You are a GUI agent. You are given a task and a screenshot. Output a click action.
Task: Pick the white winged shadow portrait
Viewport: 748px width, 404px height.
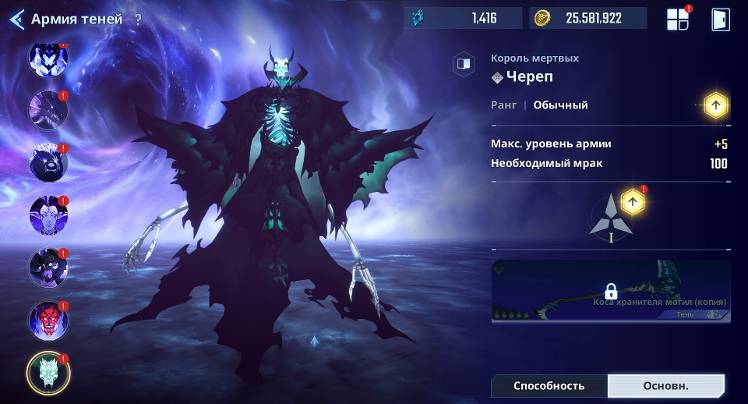(48, 59)
